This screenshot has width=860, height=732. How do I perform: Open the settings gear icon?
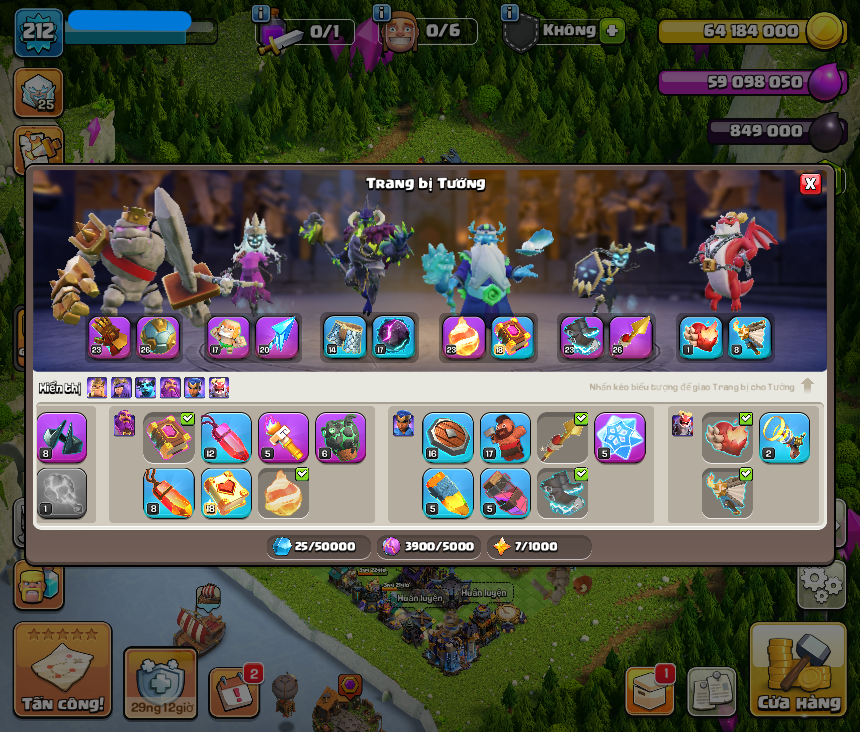(x=821, y=584)
